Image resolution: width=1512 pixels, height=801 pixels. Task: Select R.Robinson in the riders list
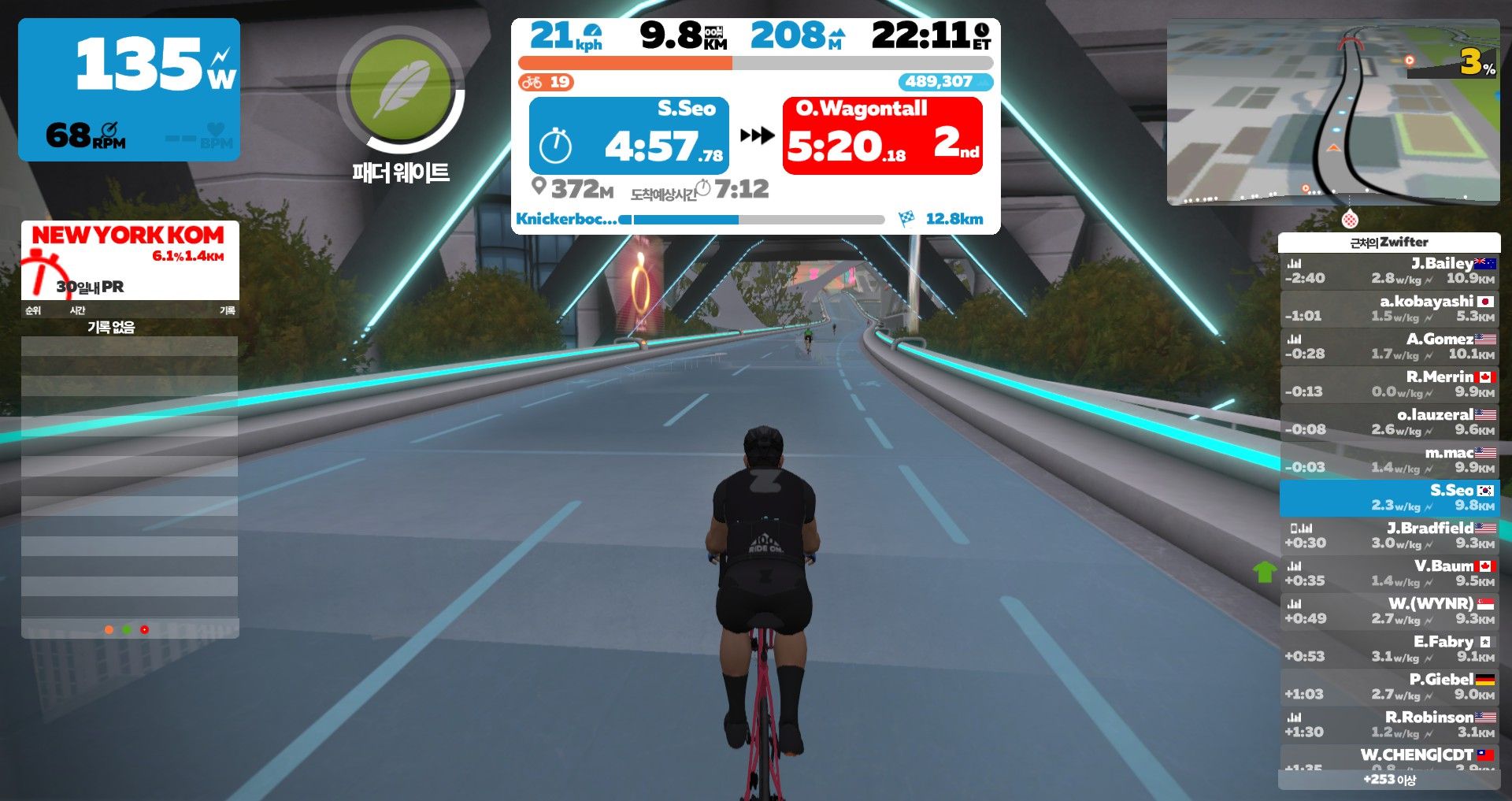[x=1389, y=724]
